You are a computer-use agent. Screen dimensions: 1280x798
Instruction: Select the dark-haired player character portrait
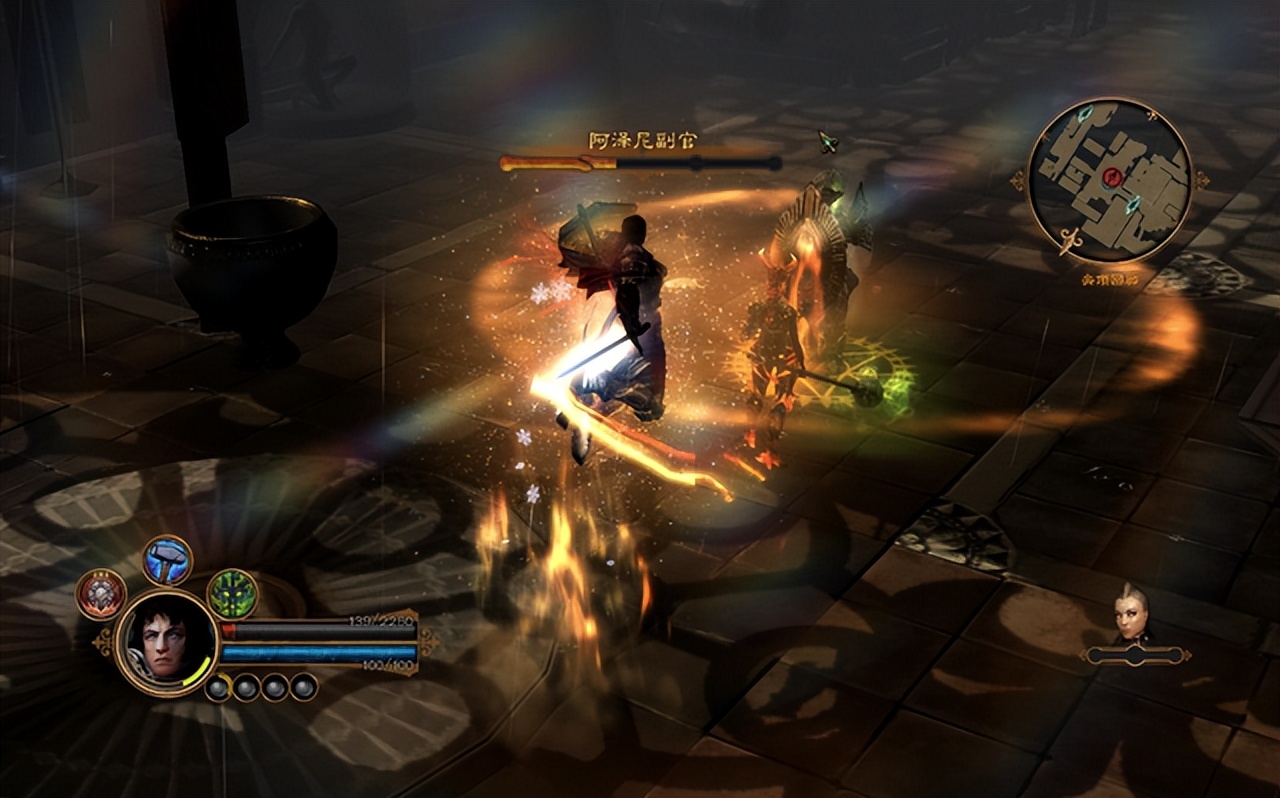pos(166,641)
